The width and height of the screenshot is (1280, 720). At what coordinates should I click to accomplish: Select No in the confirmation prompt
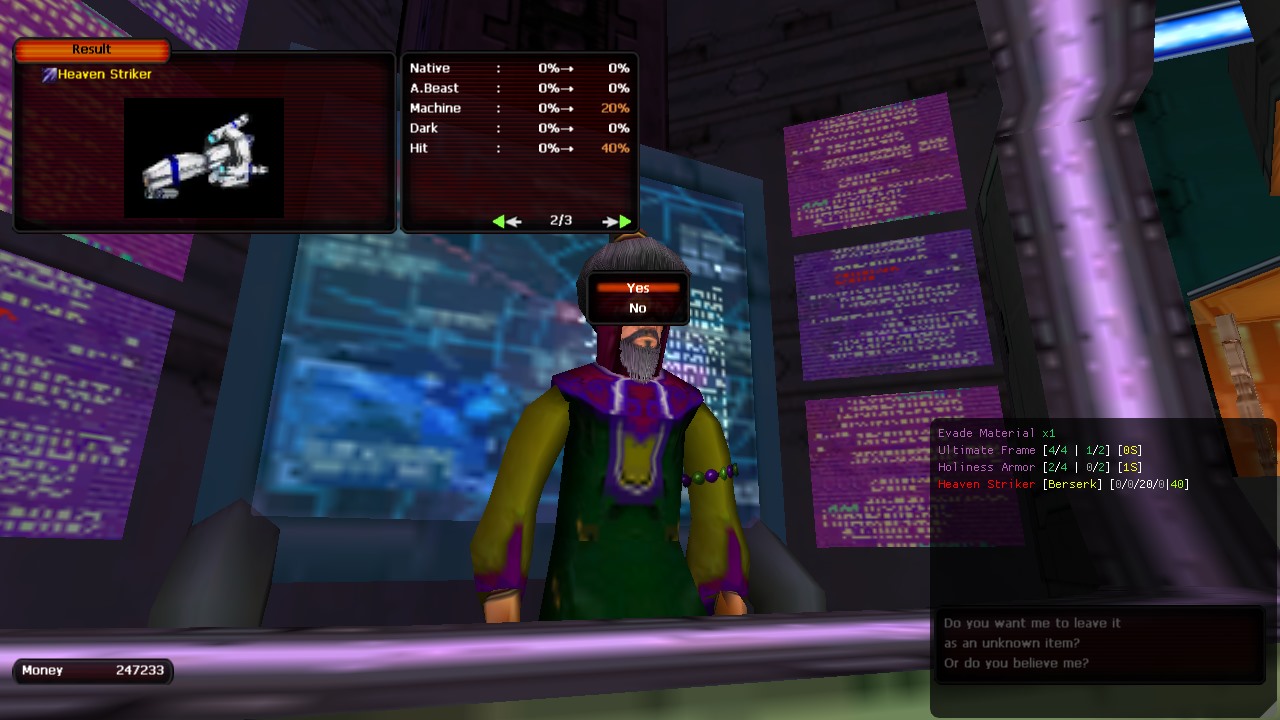638,308
